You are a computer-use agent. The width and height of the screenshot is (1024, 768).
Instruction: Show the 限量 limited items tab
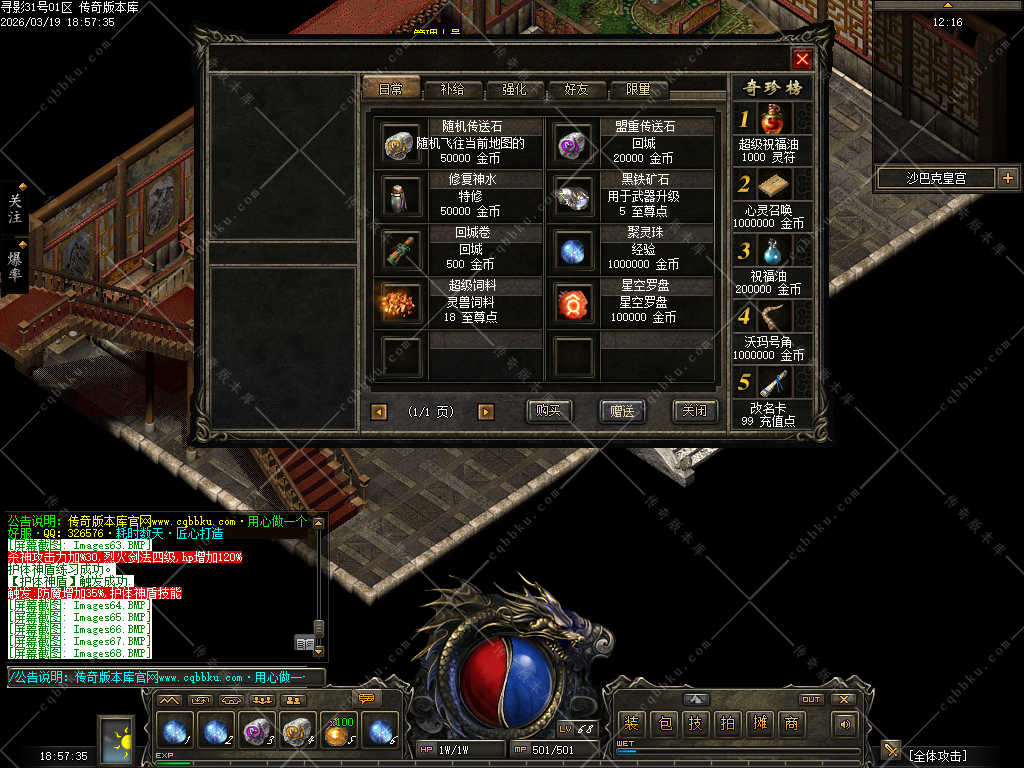639,89
